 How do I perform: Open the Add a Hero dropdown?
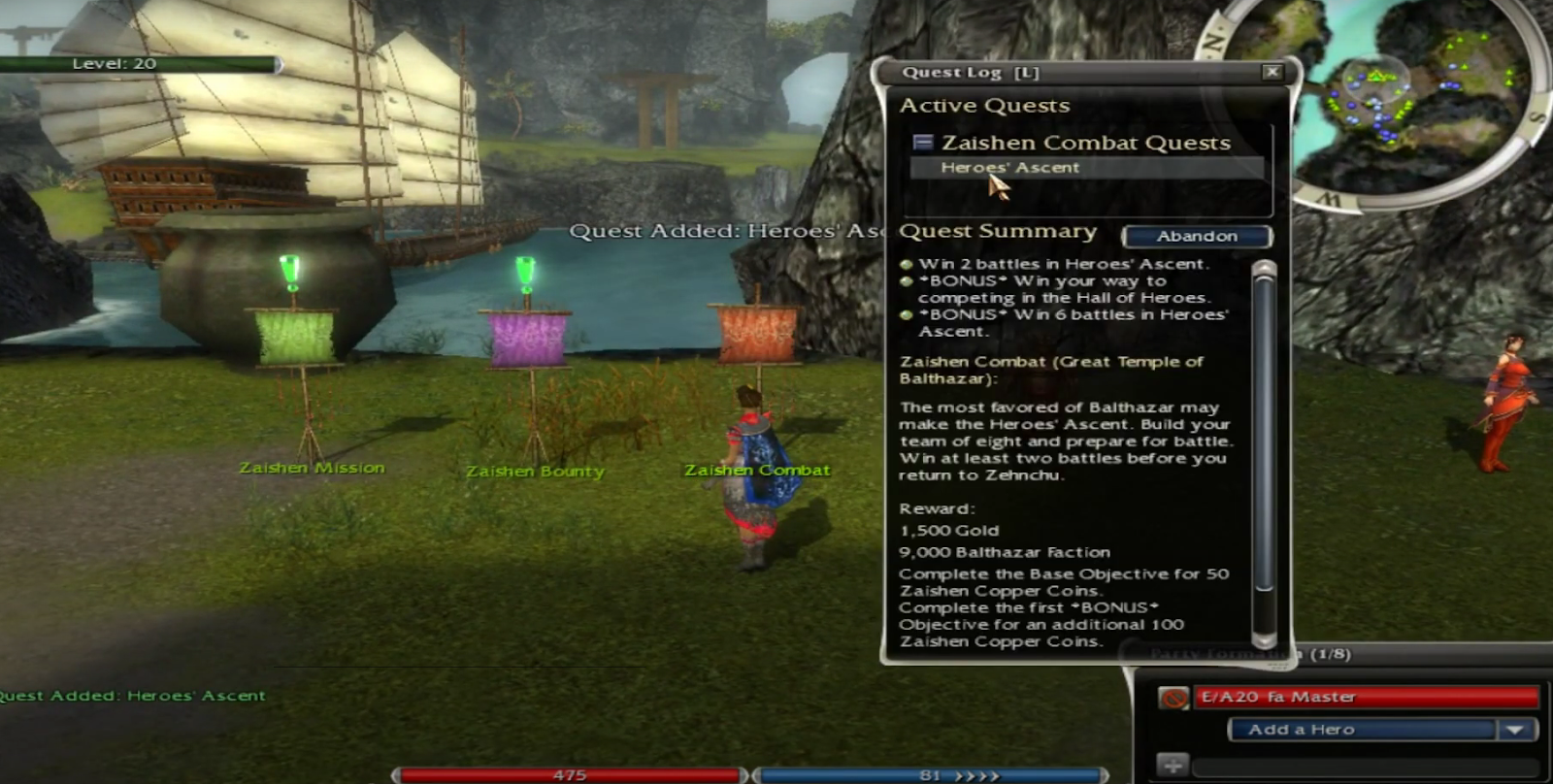click(x=1516, y=730)
